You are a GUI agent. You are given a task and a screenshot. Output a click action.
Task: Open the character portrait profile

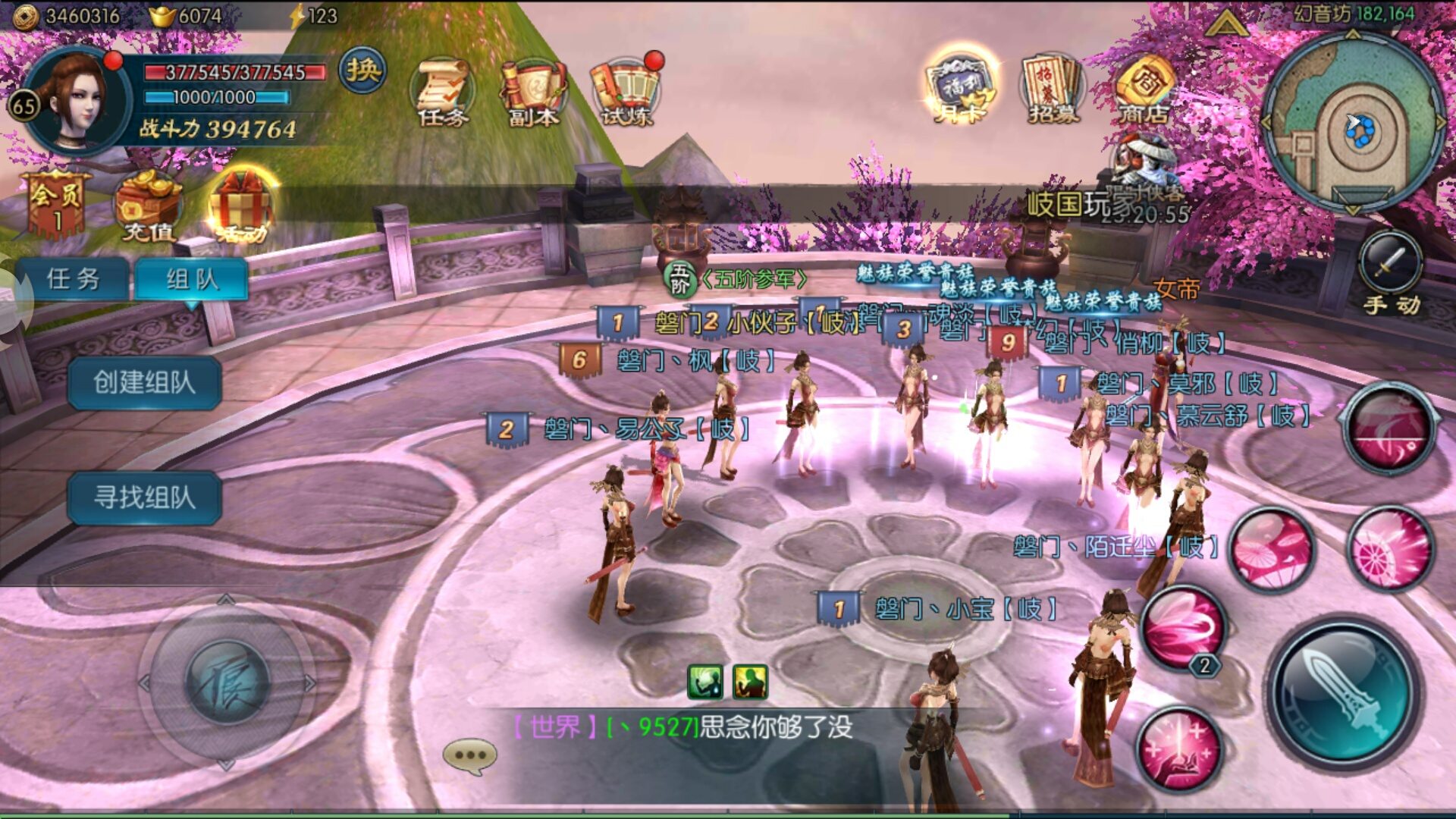(x=76, y=102)
